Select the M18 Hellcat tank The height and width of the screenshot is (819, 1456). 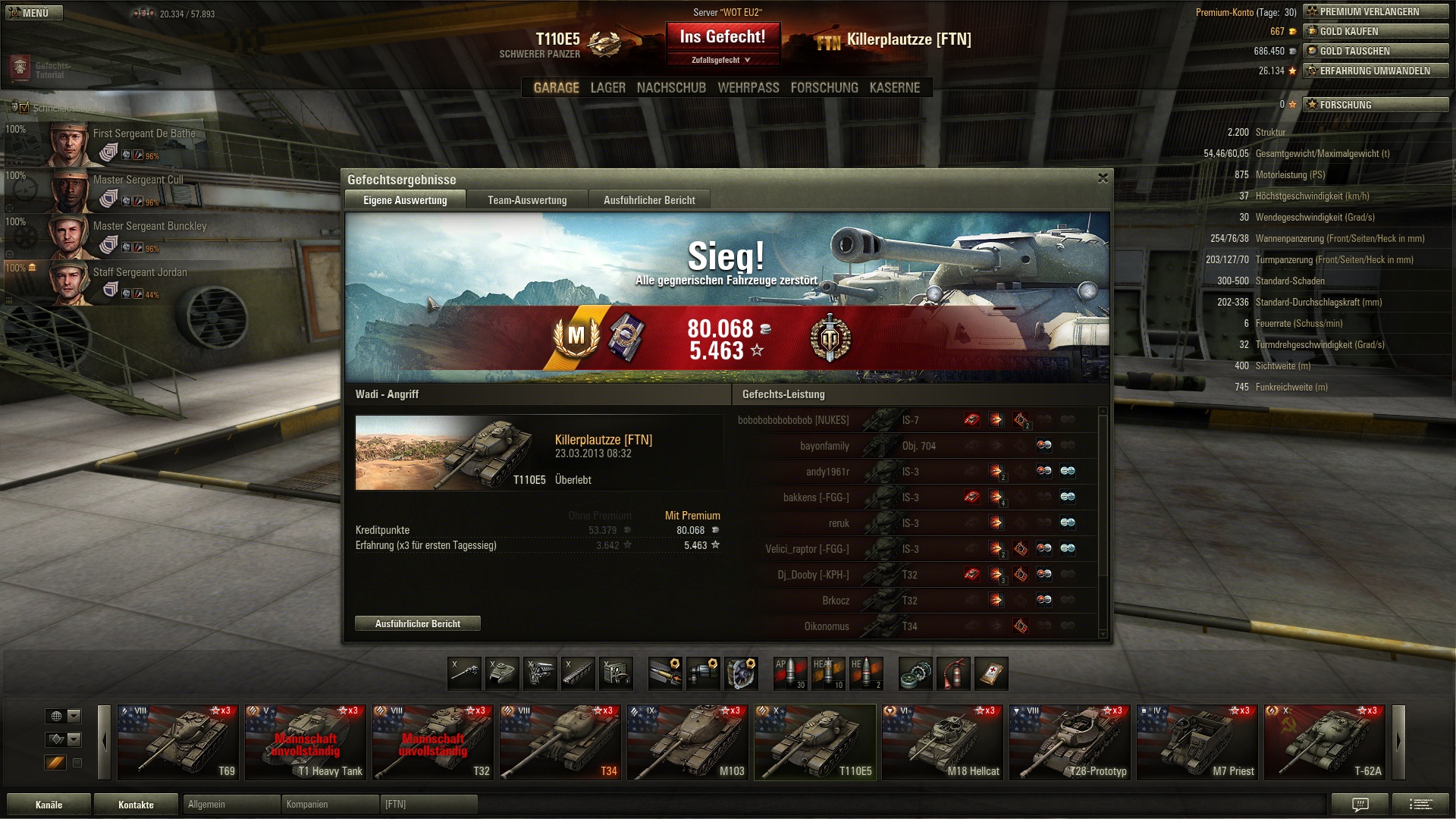pyautogui.click(x=943, y=742)
